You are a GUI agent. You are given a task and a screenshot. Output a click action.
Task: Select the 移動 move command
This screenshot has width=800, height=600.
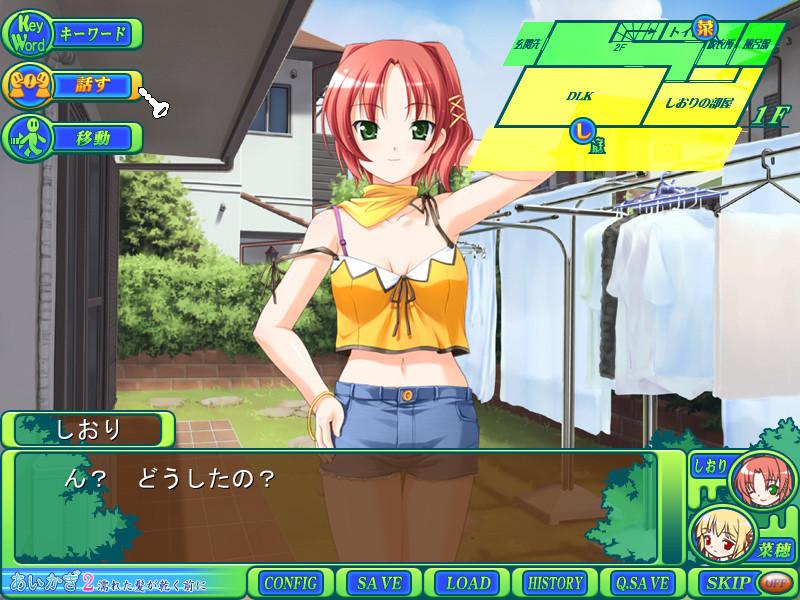[73, 137]
